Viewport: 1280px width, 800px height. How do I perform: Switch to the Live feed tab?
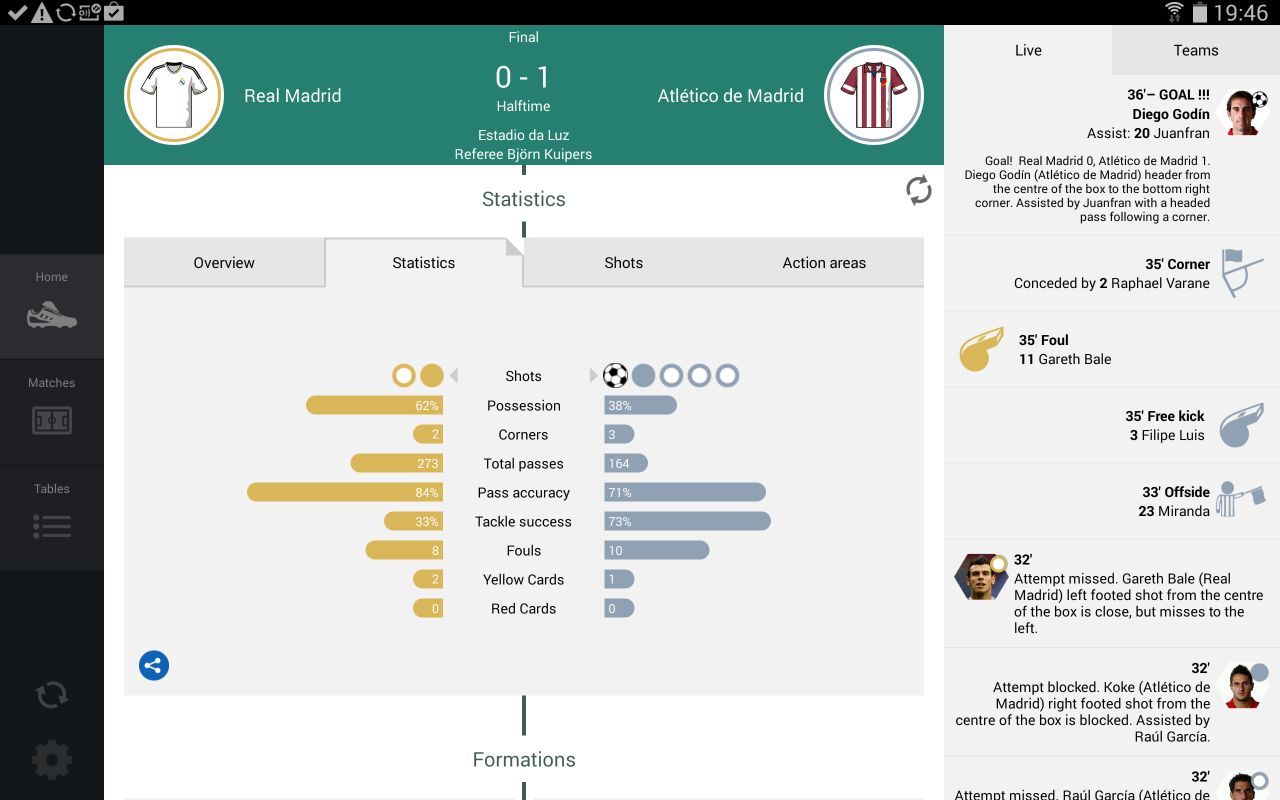1028,51
